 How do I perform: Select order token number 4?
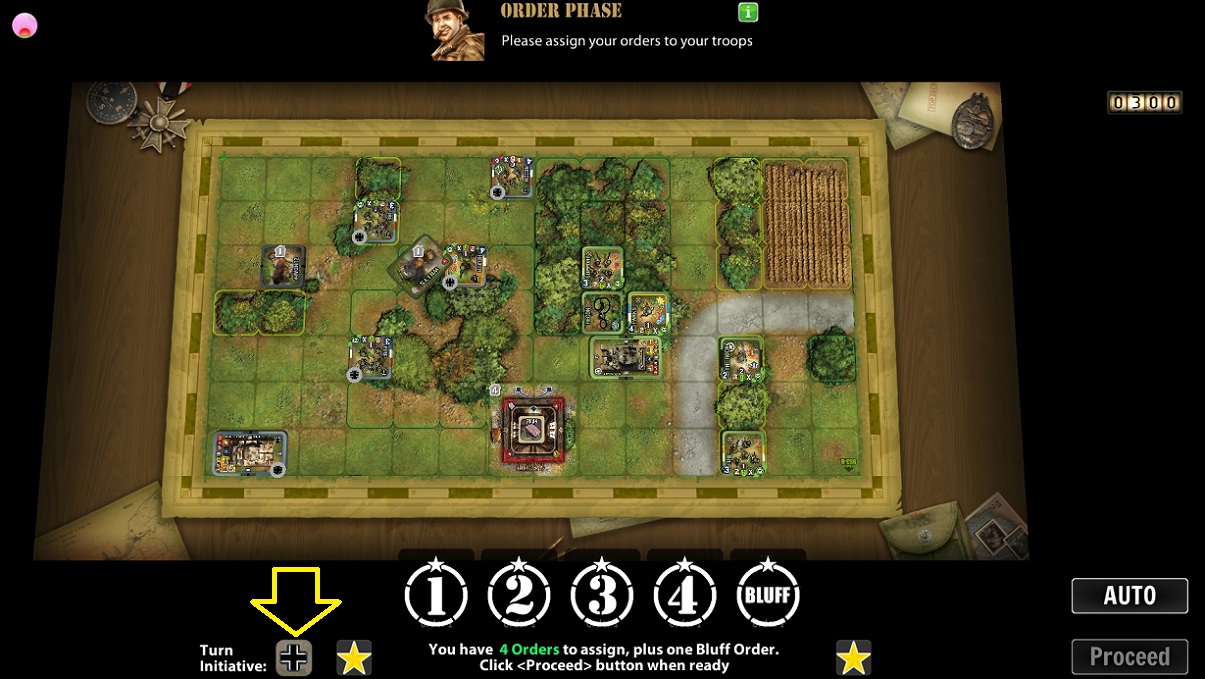click(685, 595)
